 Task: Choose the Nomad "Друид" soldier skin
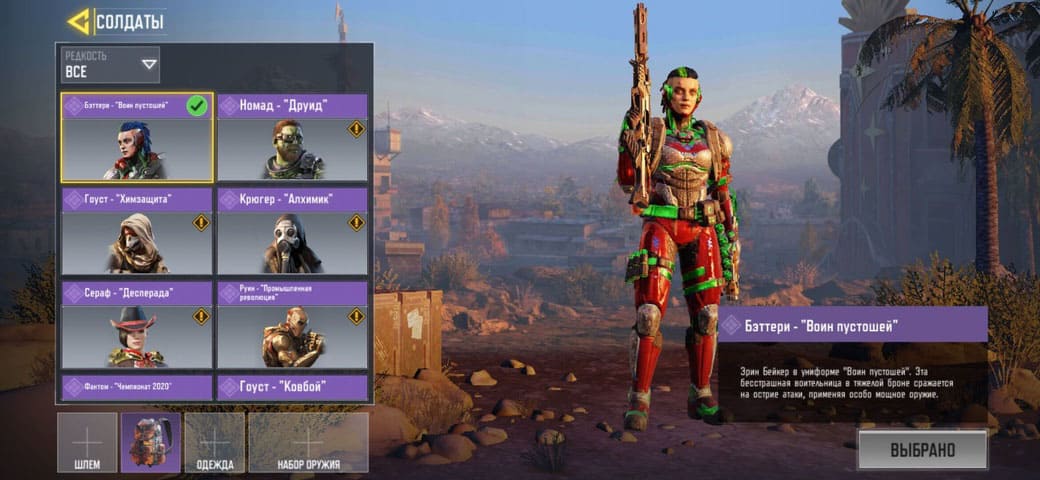(292, 139)
